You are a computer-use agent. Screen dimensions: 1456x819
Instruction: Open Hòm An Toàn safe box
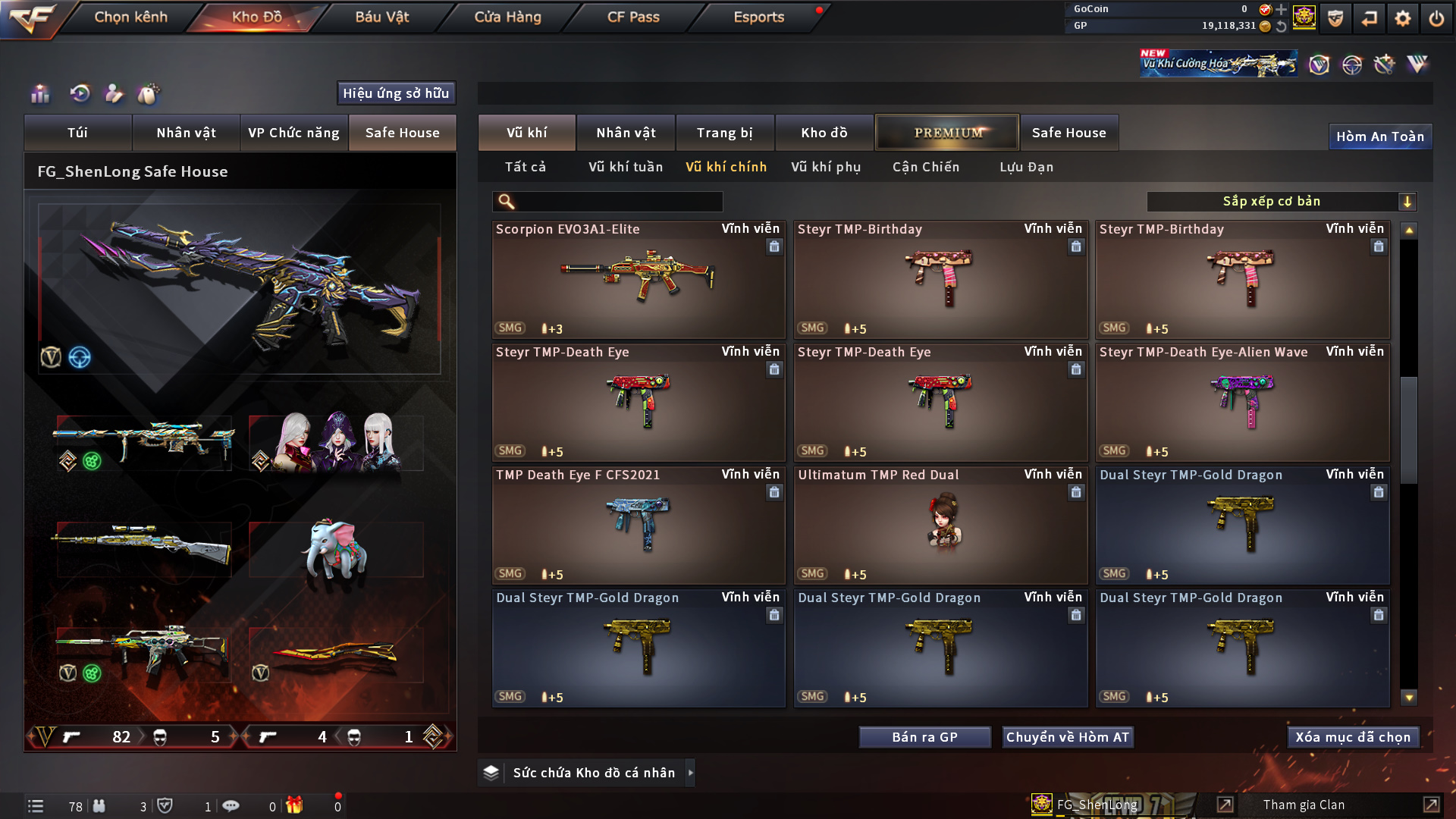pyautogui.click(x=1379, y=136)
